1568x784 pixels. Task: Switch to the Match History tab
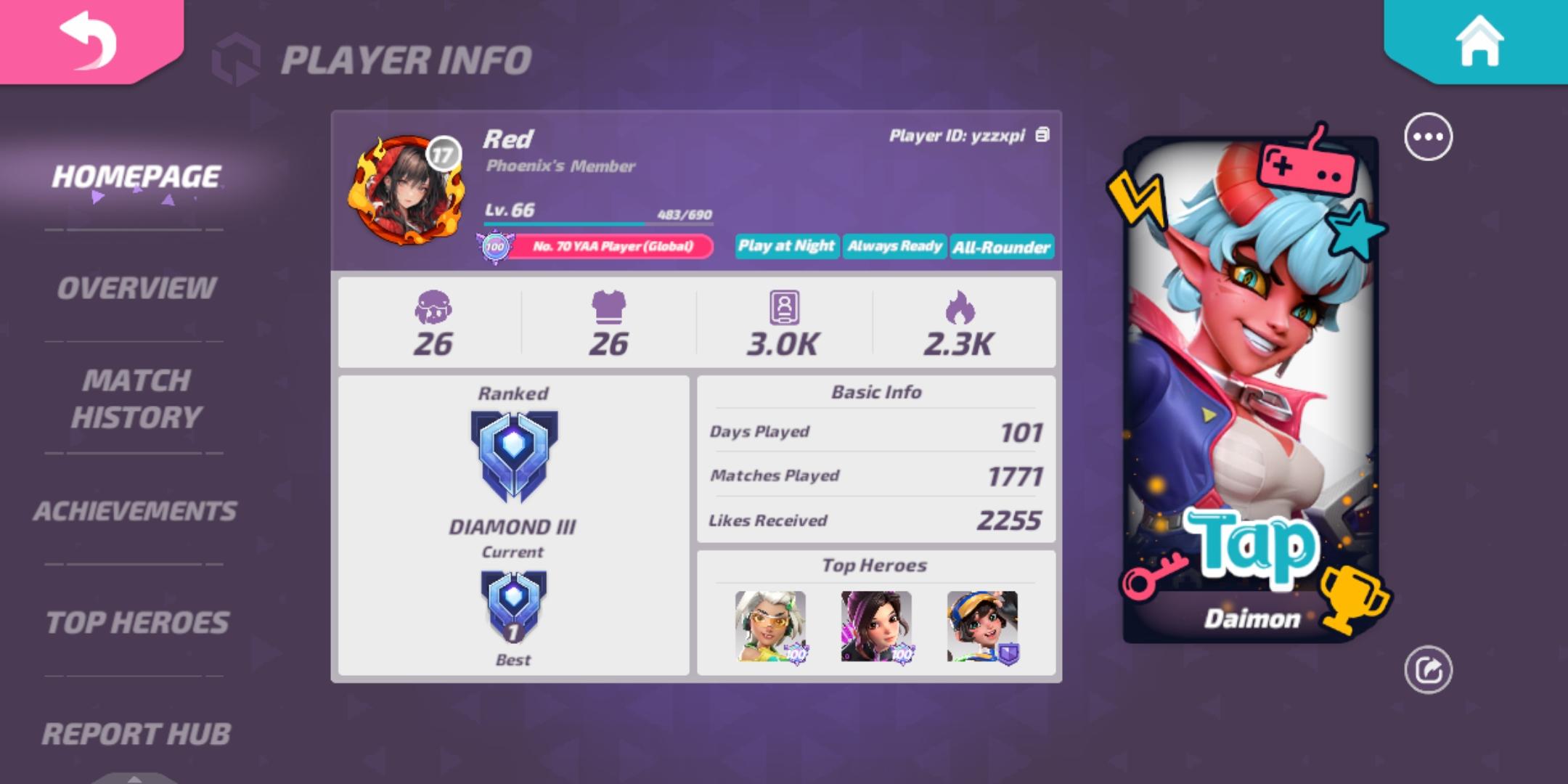coord(135,399)
